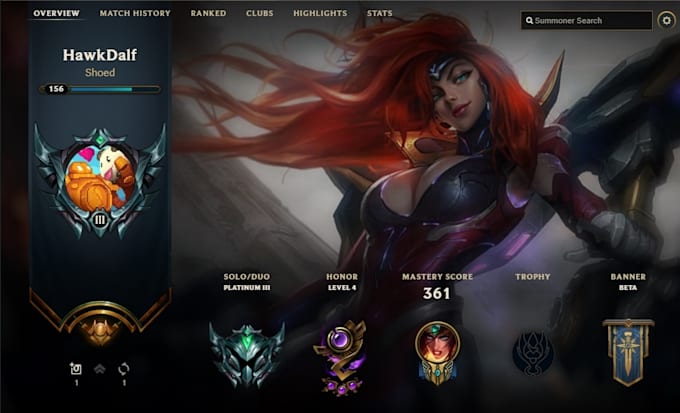
Task: Show the Highlights tab
Action: [320, 14]
